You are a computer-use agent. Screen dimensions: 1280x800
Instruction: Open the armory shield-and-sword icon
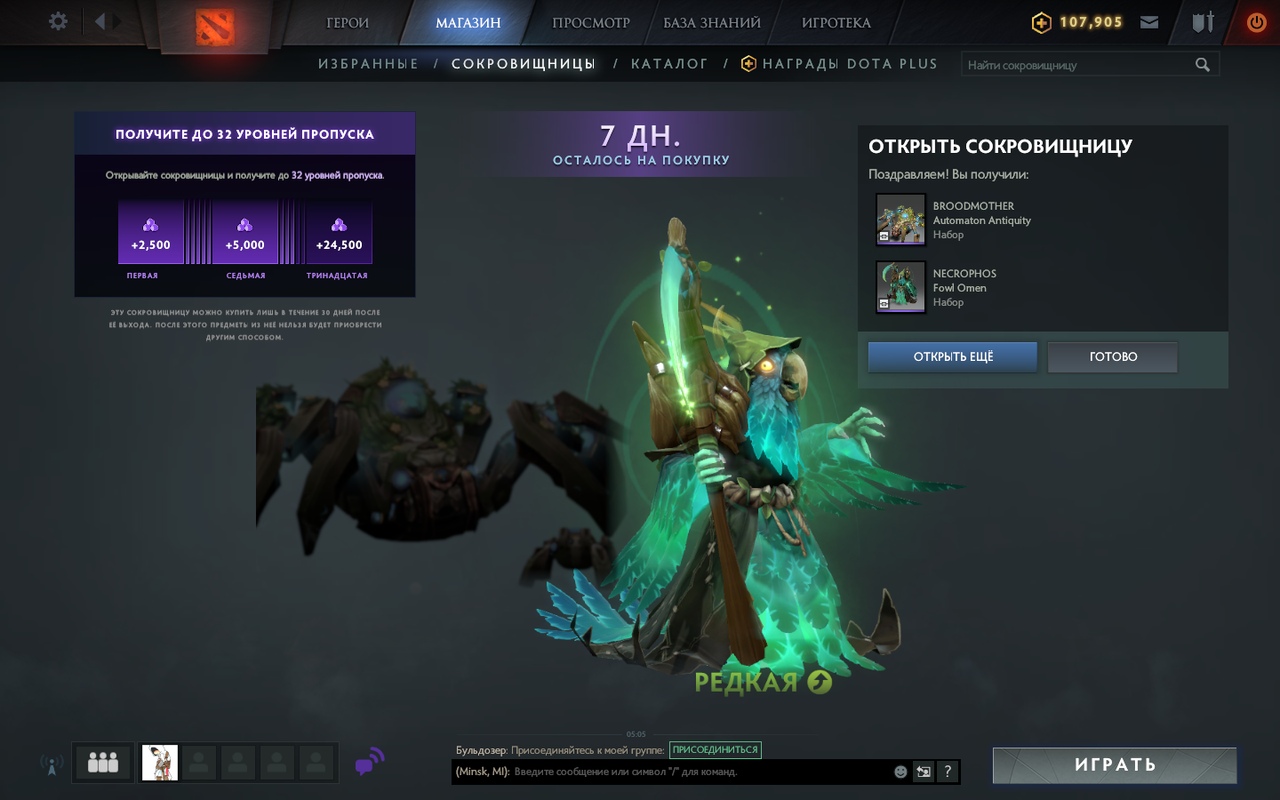[x=1203, y=22]
